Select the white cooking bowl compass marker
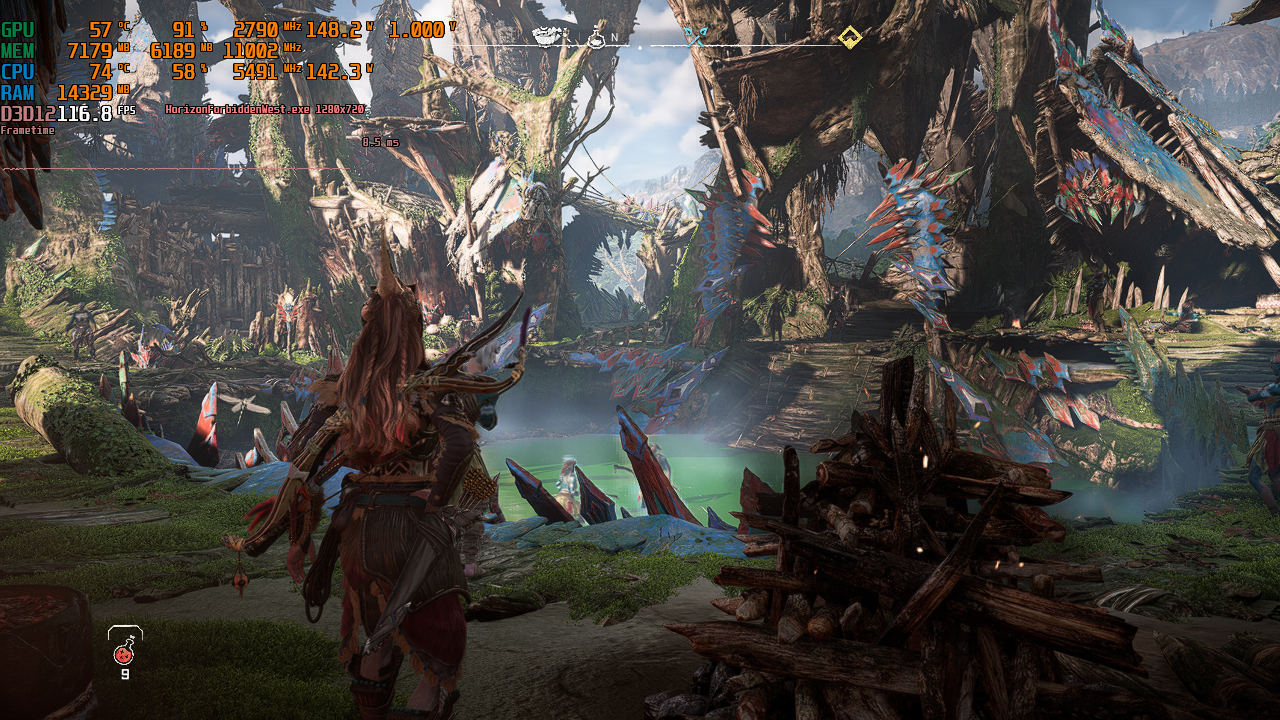The width and height of the screenshot is (1280, 720). pyautogui.click(x=546, y=38)
